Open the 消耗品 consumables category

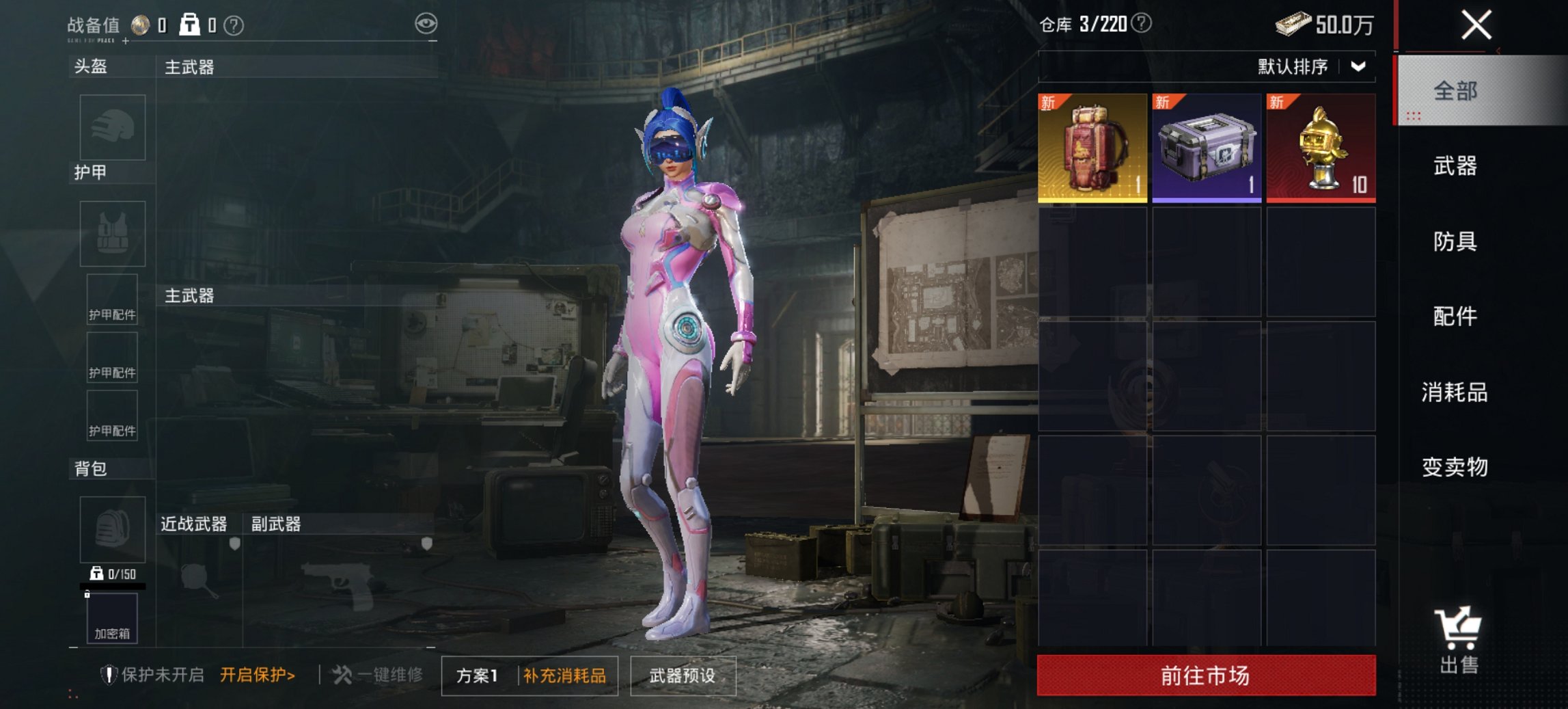pyautogui.click(x=1455, y=393)
